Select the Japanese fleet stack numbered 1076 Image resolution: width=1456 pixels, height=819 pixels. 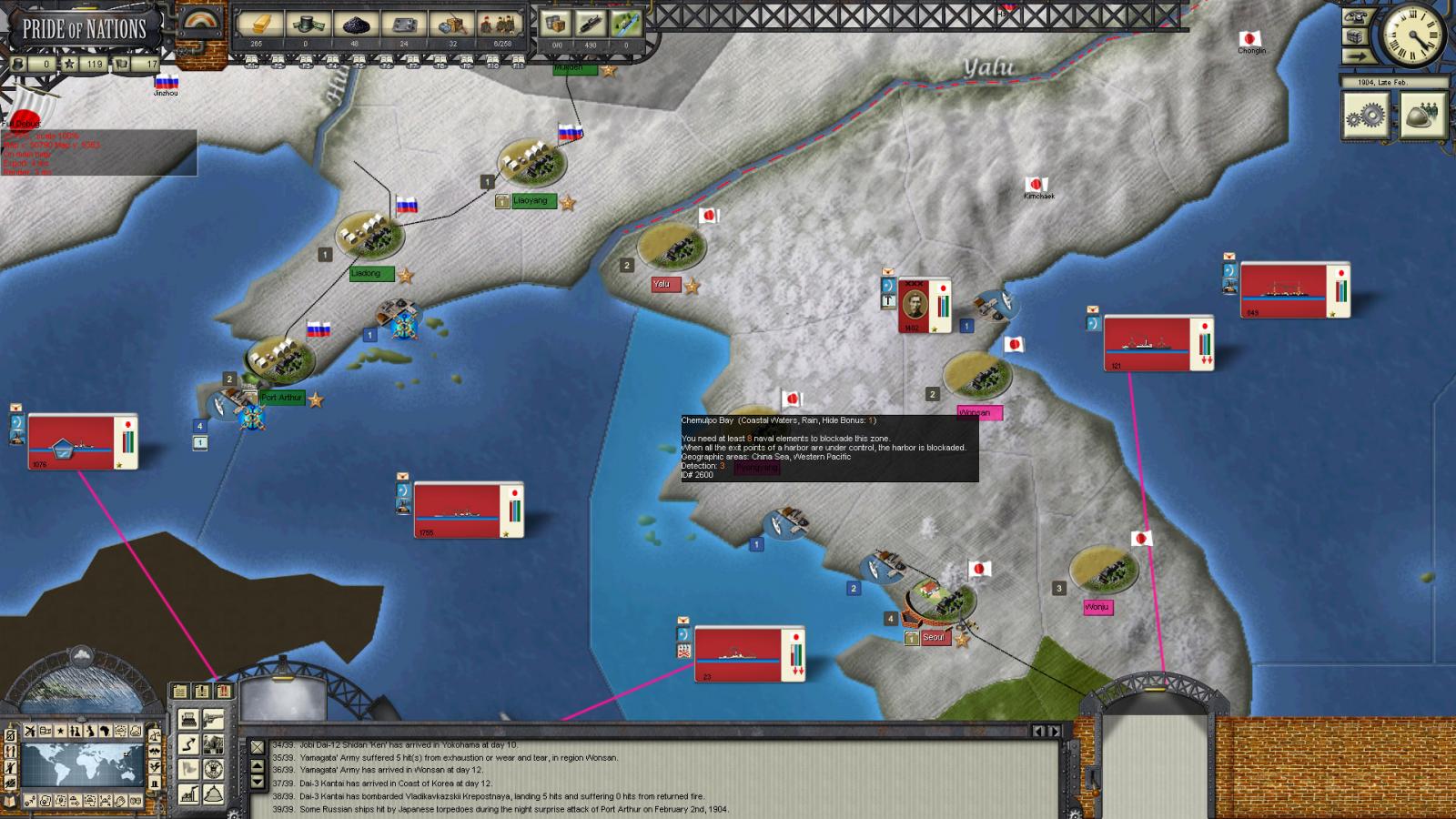coord(73,442)
